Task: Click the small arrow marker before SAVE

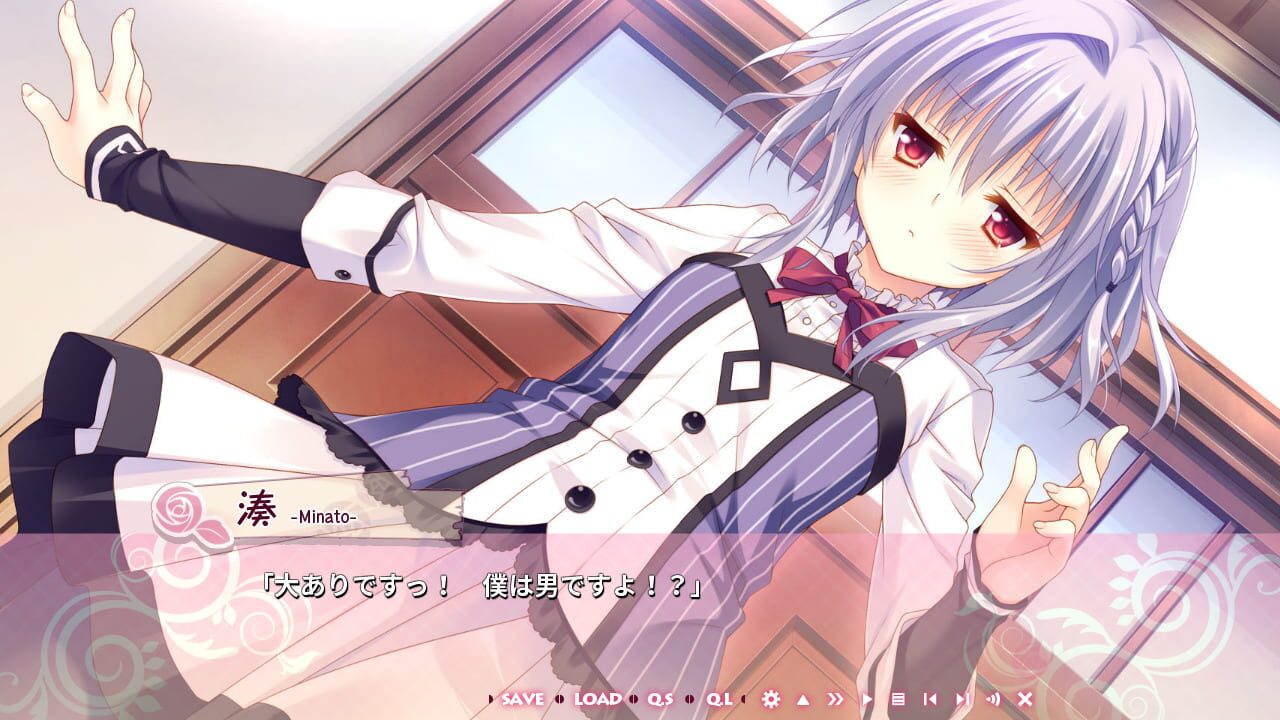Action: tap(490, 700)
